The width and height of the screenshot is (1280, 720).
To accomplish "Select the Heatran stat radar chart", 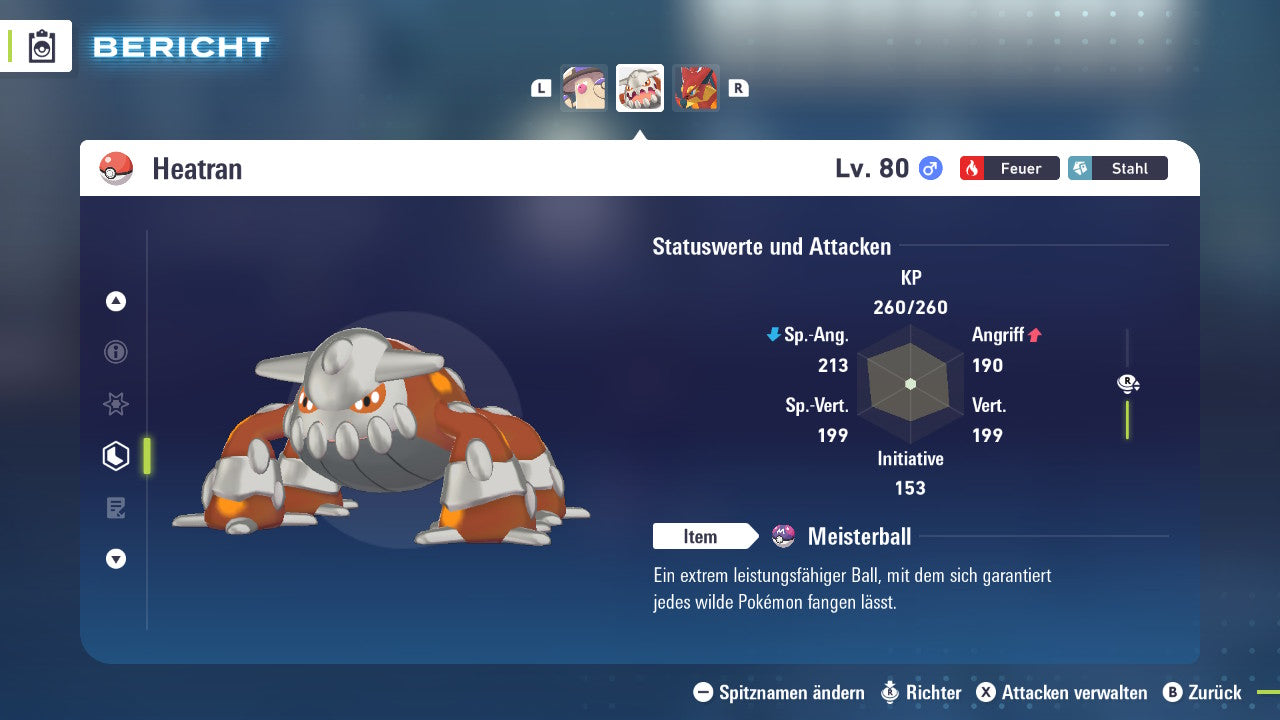I will click(910, 383).
